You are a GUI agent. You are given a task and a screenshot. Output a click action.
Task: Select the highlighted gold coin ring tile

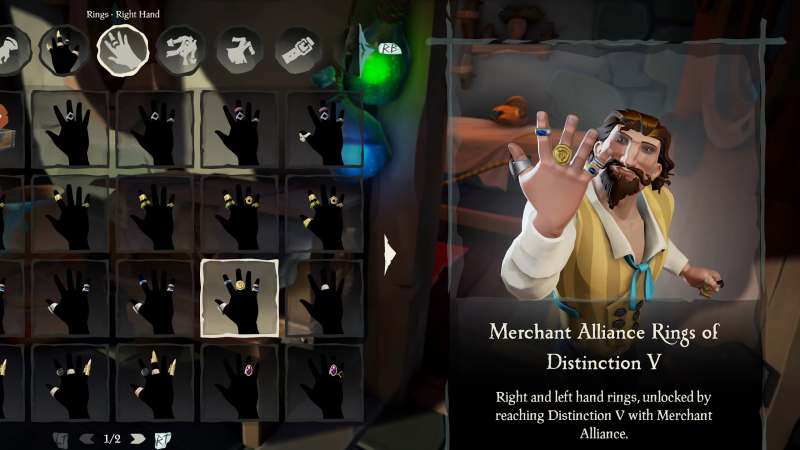point(240,298)
